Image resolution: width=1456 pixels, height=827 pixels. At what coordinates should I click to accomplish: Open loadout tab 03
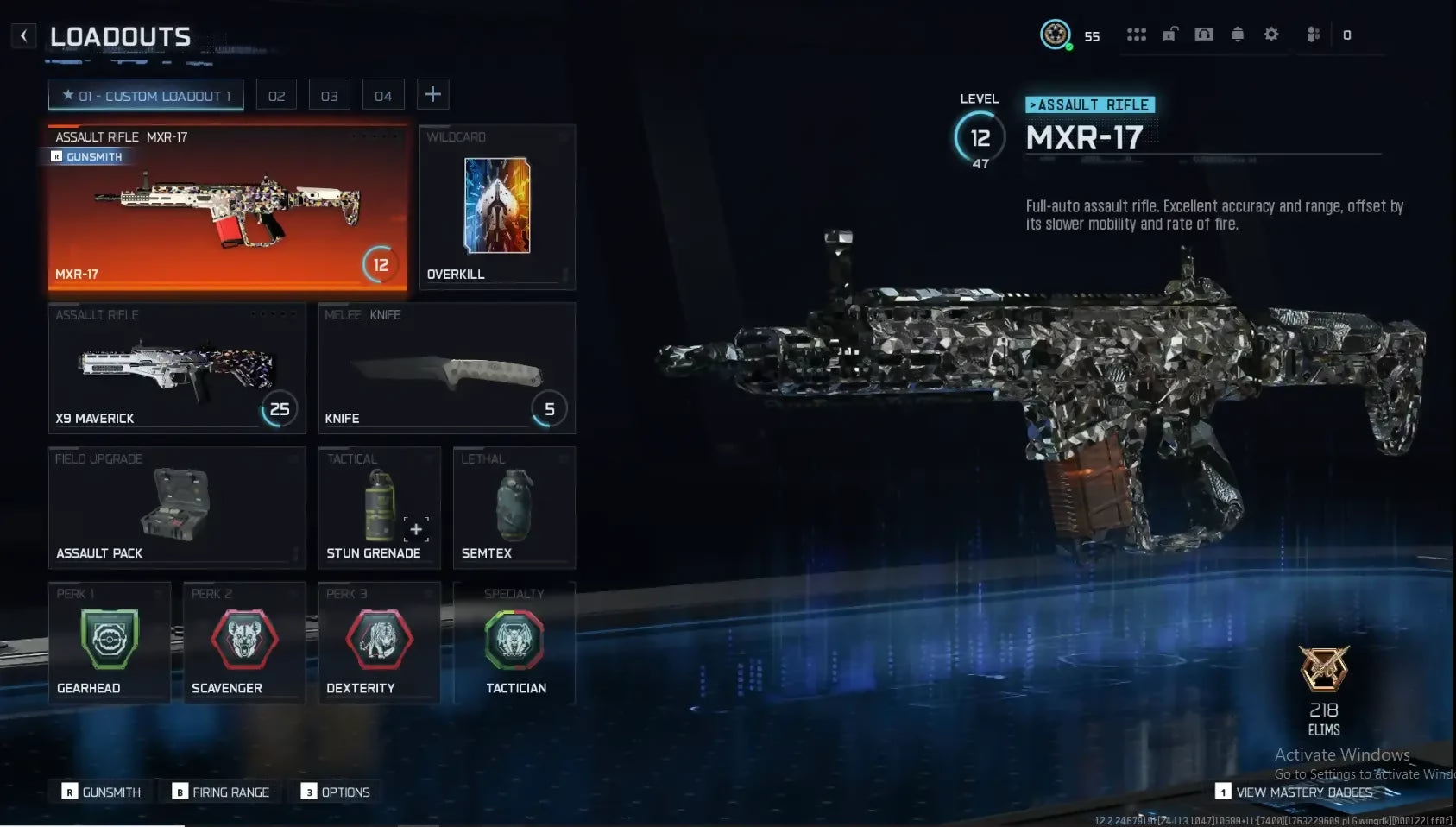(x=330, y=96)
